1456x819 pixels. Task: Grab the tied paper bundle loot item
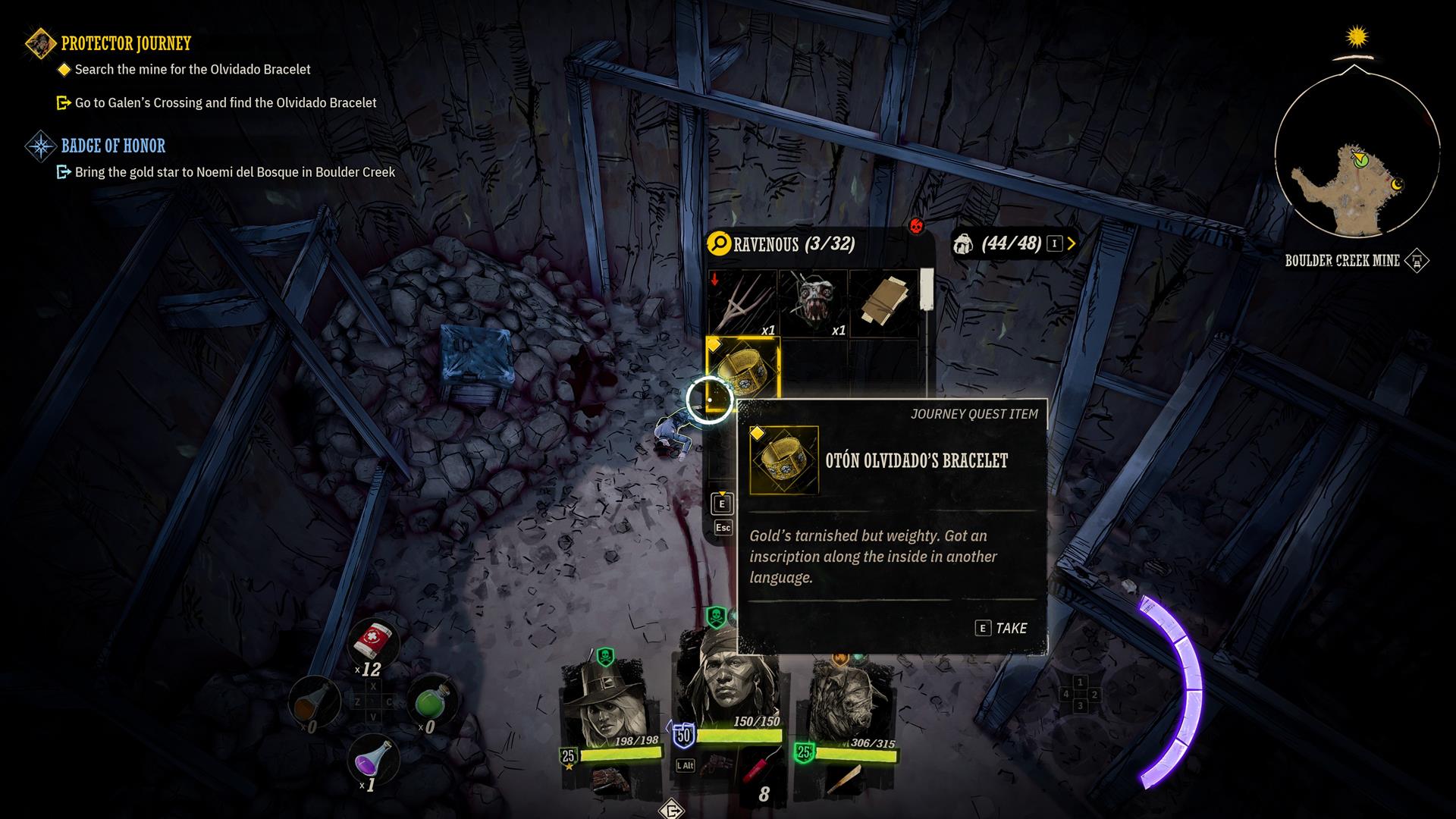point(884,303)
